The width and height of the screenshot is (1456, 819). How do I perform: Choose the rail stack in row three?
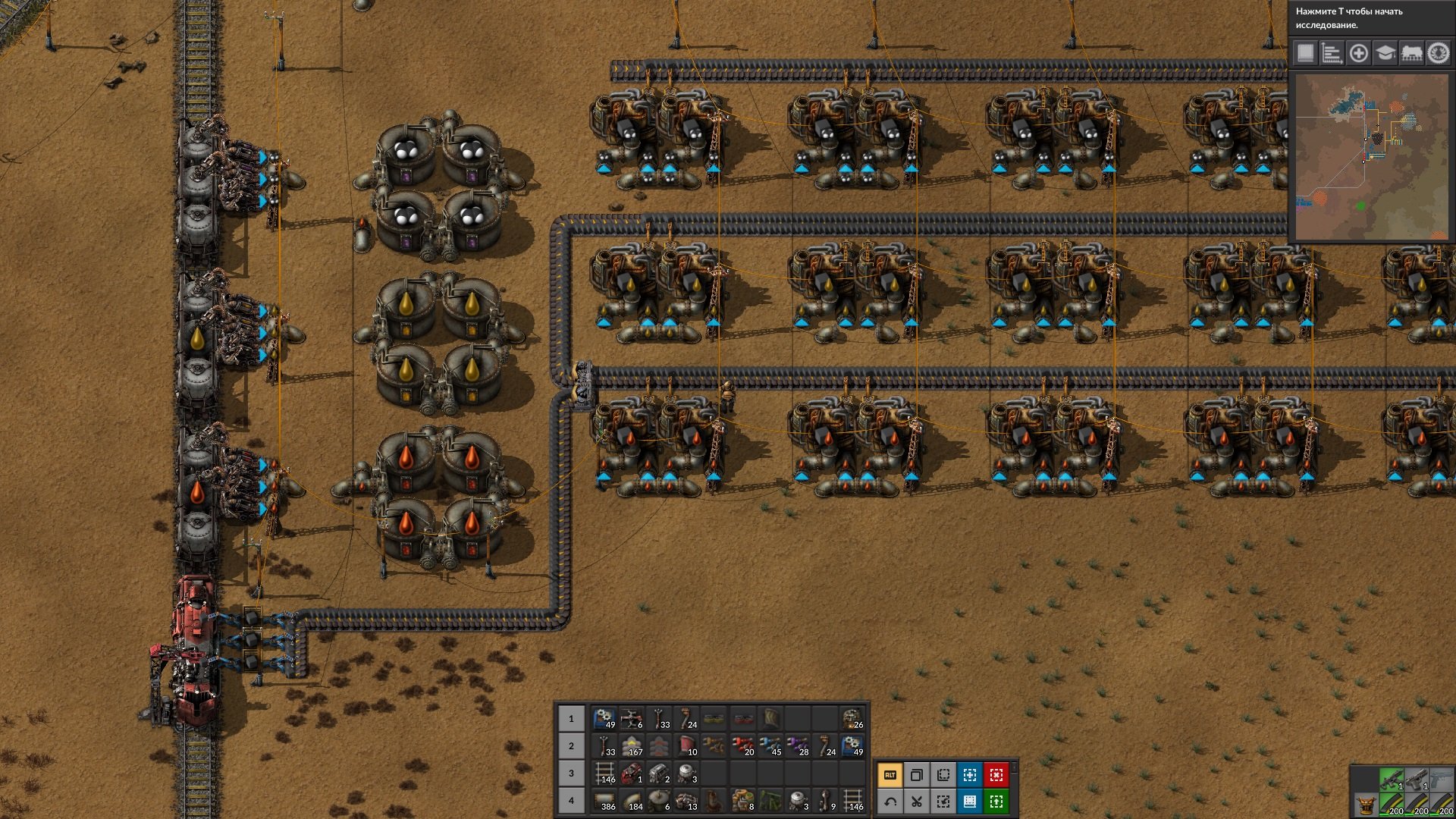click(604, 773)
